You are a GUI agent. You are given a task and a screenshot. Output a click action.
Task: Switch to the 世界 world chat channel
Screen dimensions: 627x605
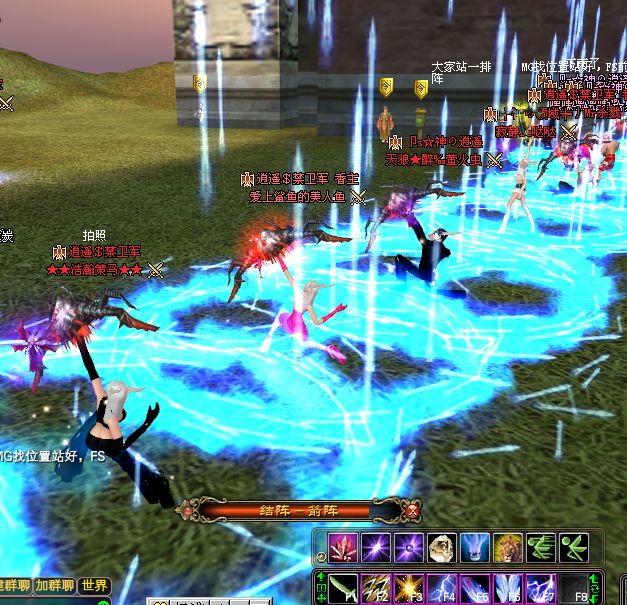[95, 586]
